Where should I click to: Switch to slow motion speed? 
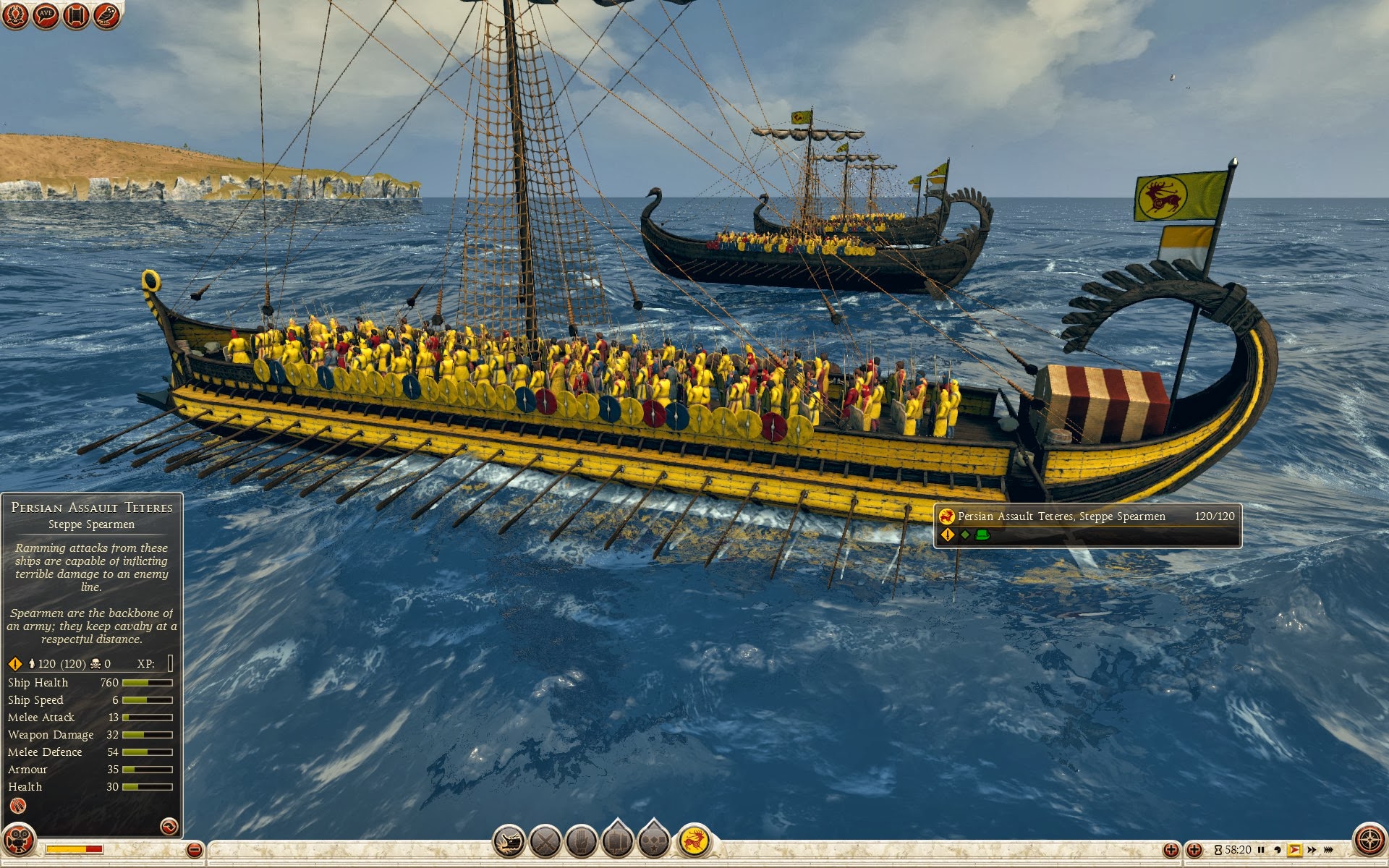click(x=1278, y=850)
